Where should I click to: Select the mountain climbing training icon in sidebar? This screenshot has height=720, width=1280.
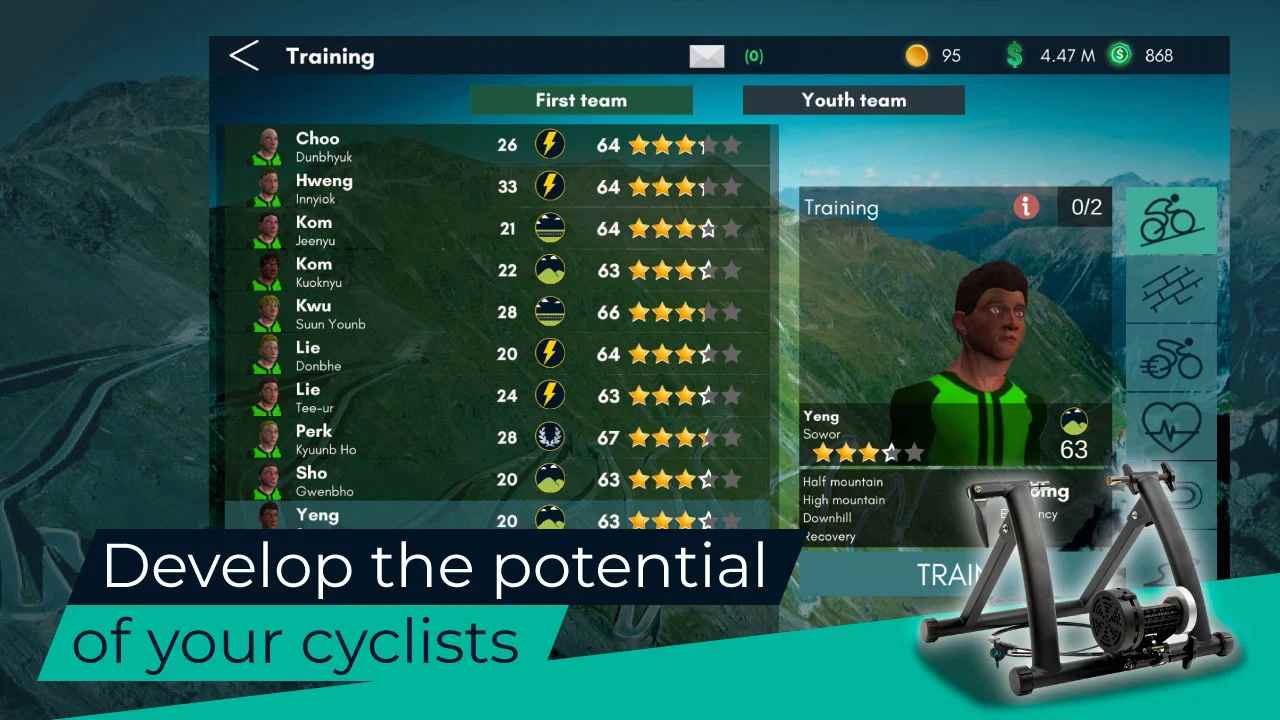(x=1171, y=219)
